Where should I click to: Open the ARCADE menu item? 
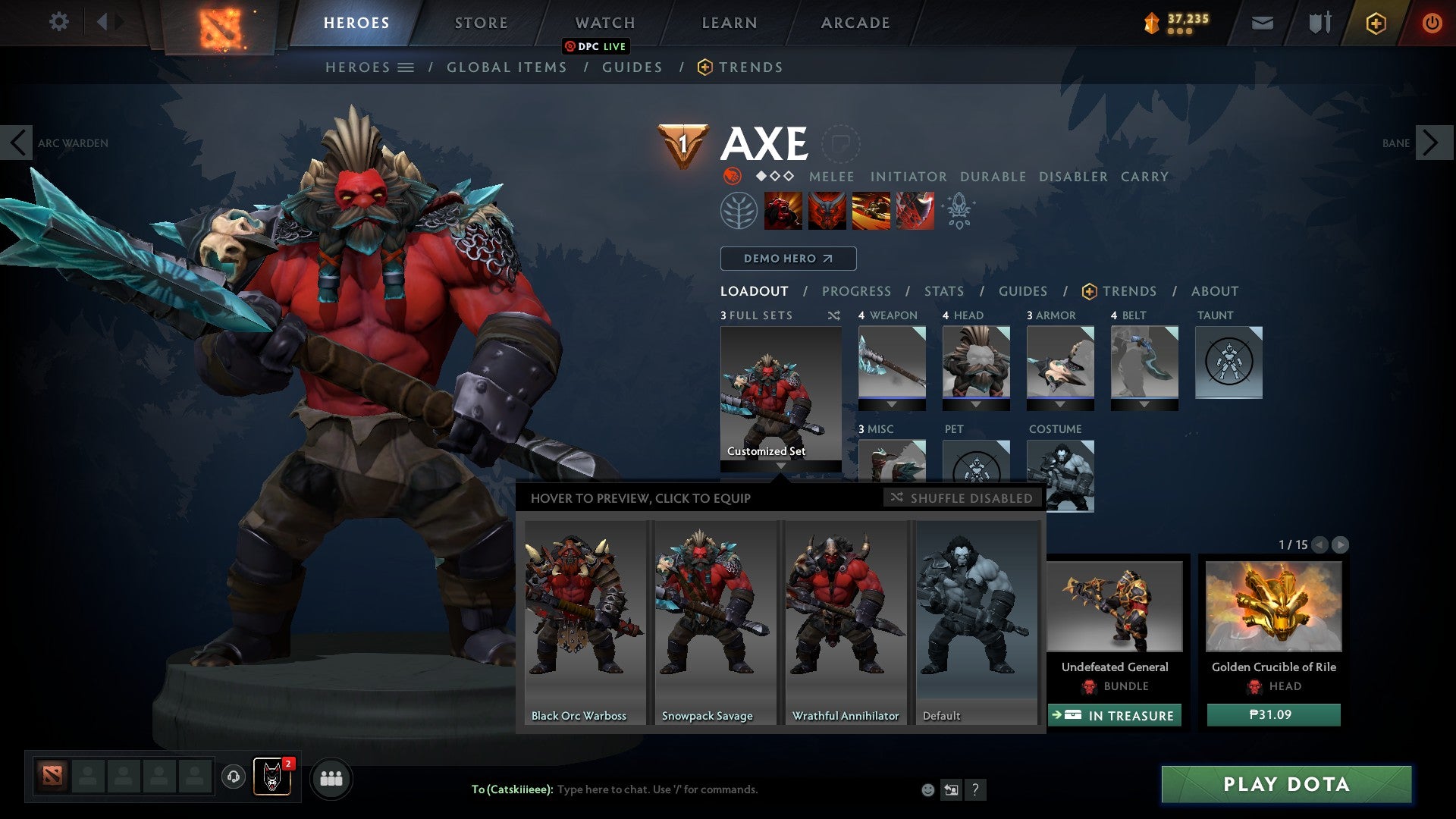click(x=855, y=23)
